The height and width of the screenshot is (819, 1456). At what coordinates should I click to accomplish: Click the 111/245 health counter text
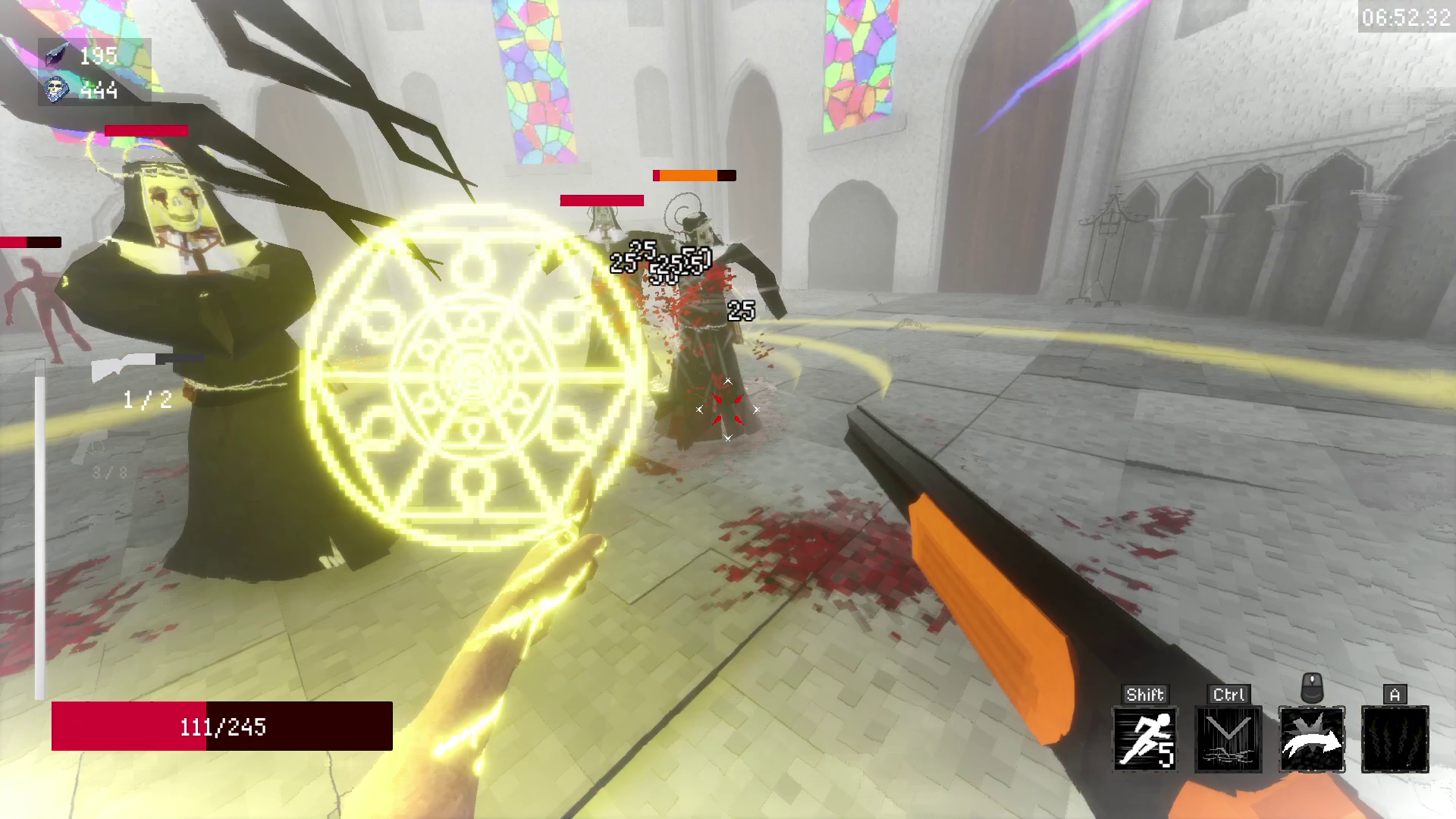coord(221,726)
